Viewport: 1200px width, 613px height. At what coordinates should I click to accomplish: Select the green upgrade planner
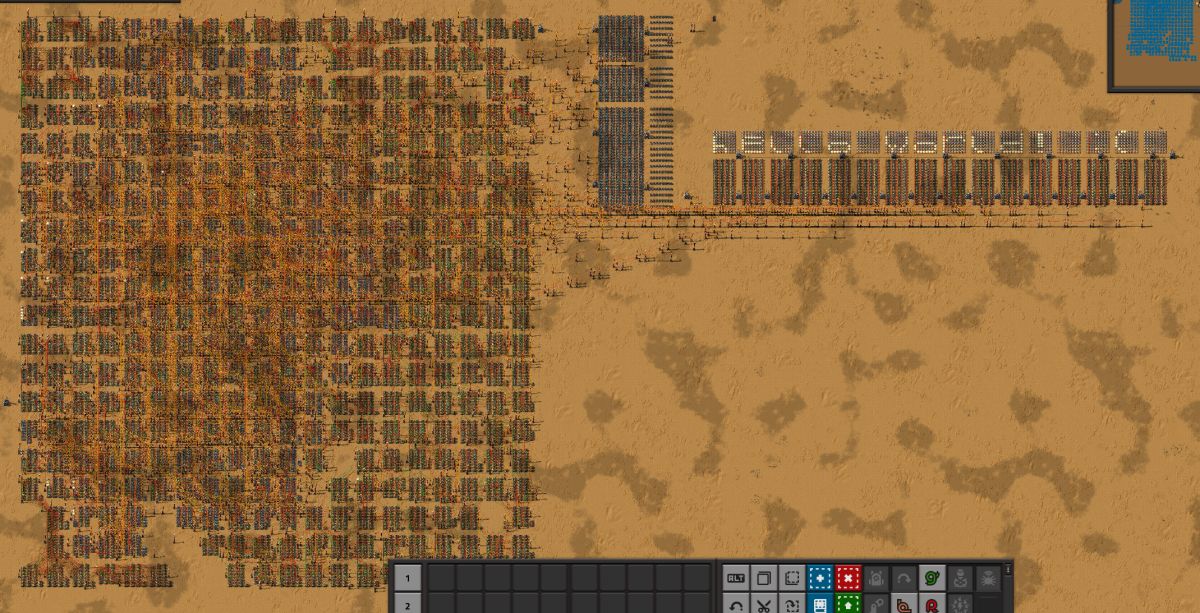pos(848,605)
